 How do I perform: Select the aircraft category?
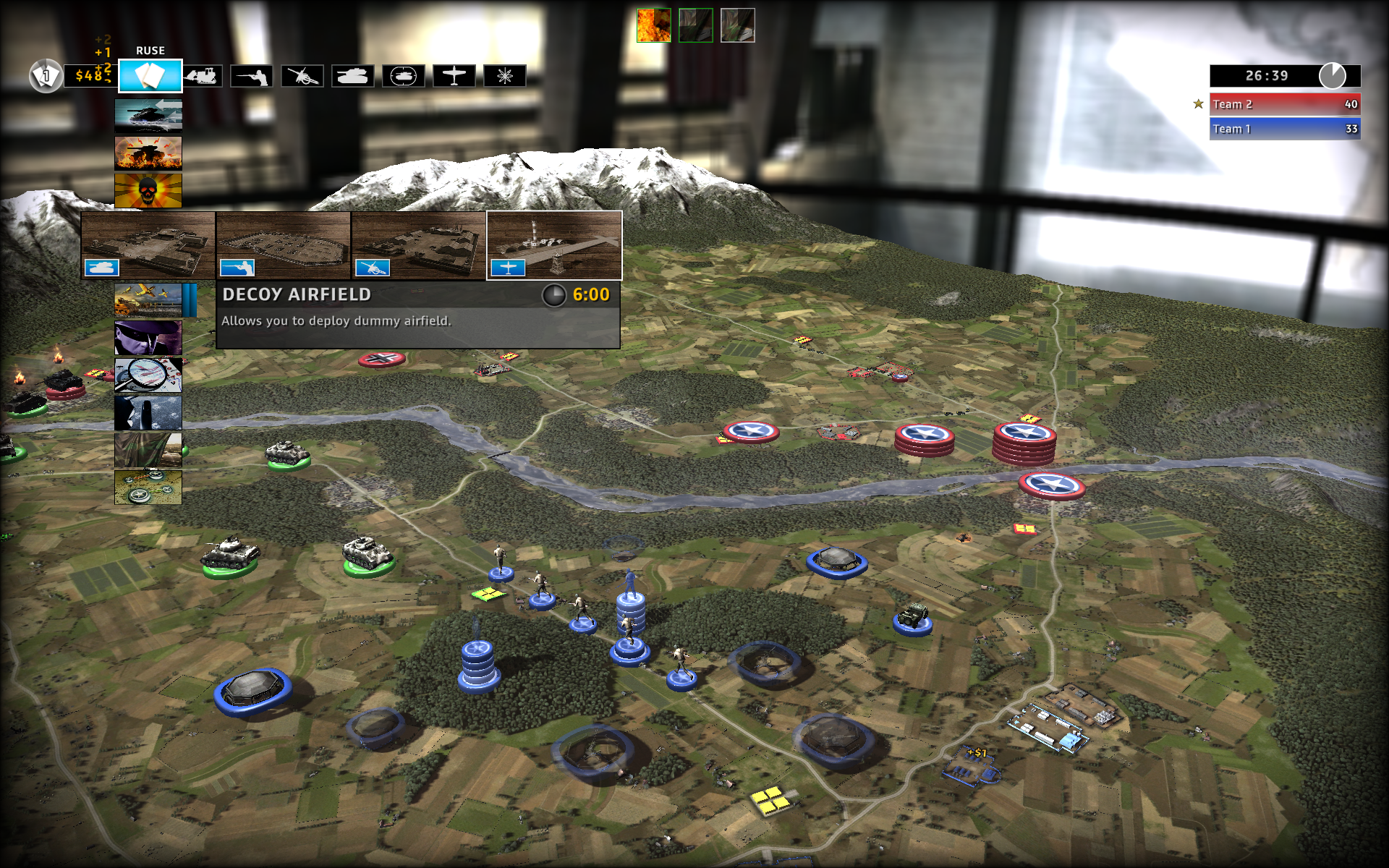454,75
